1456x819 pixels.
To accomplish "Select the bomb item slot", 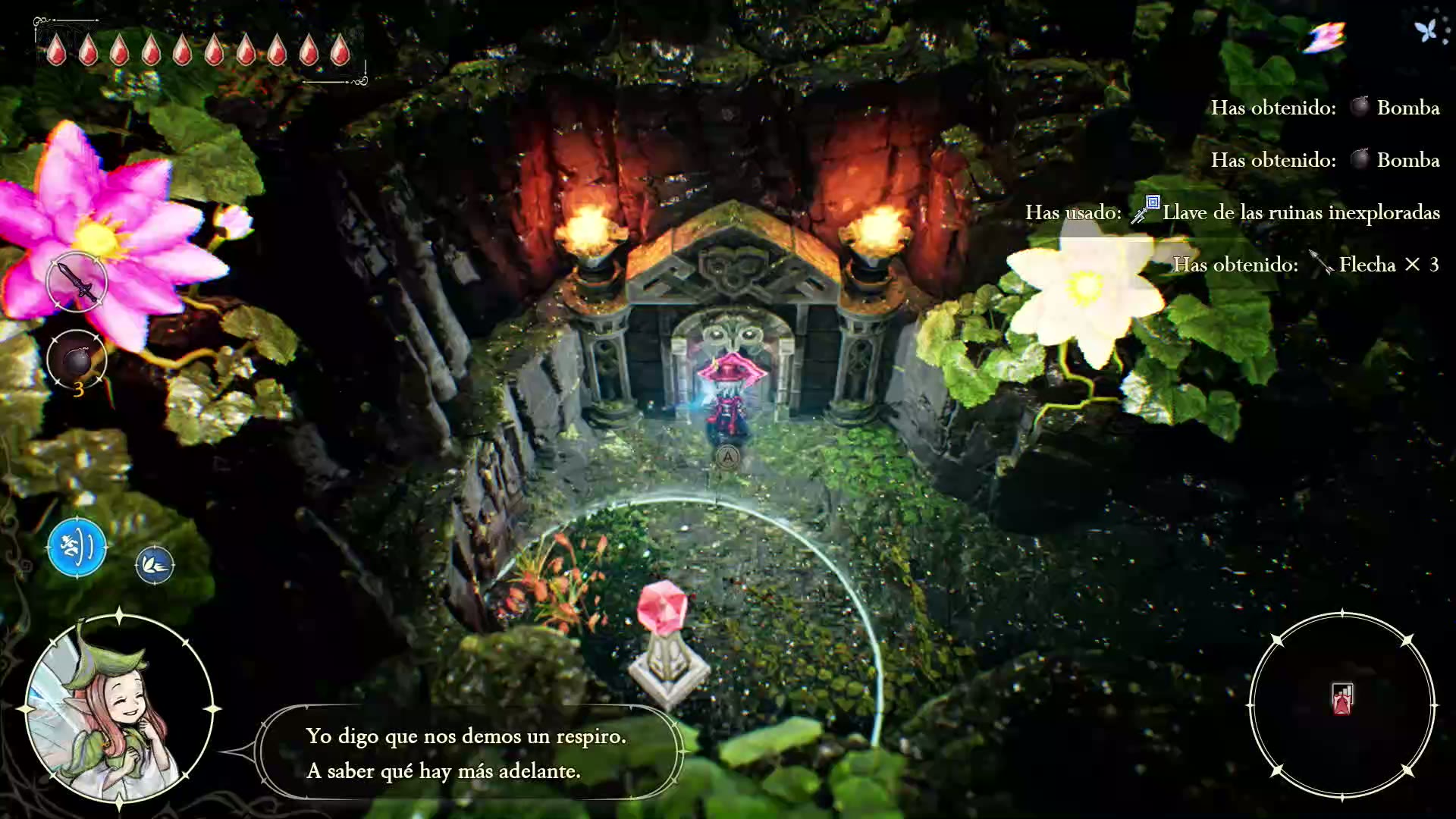I will click(77, 359).
